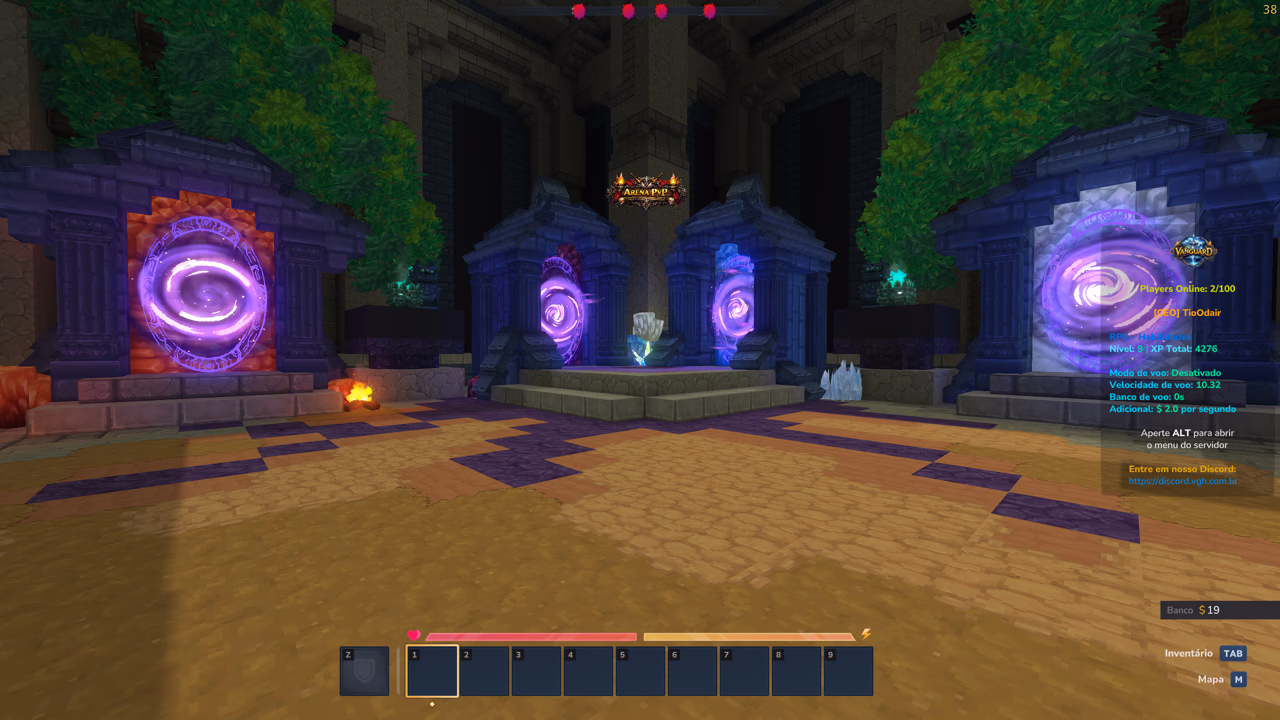Image resolution: width=1280 pixels, height=720 pixels.
Task: Open the Inventário menu entry
Action: (1187, 653)
